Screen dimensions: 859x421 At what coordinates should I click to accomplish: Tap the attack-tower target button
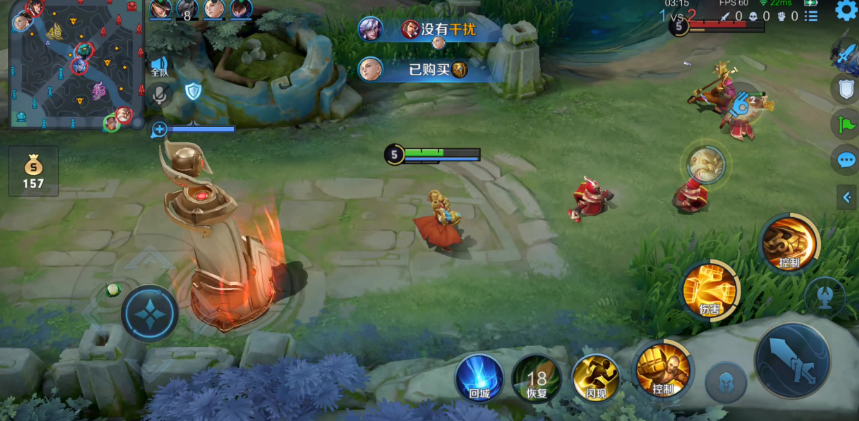coord(824,297)
